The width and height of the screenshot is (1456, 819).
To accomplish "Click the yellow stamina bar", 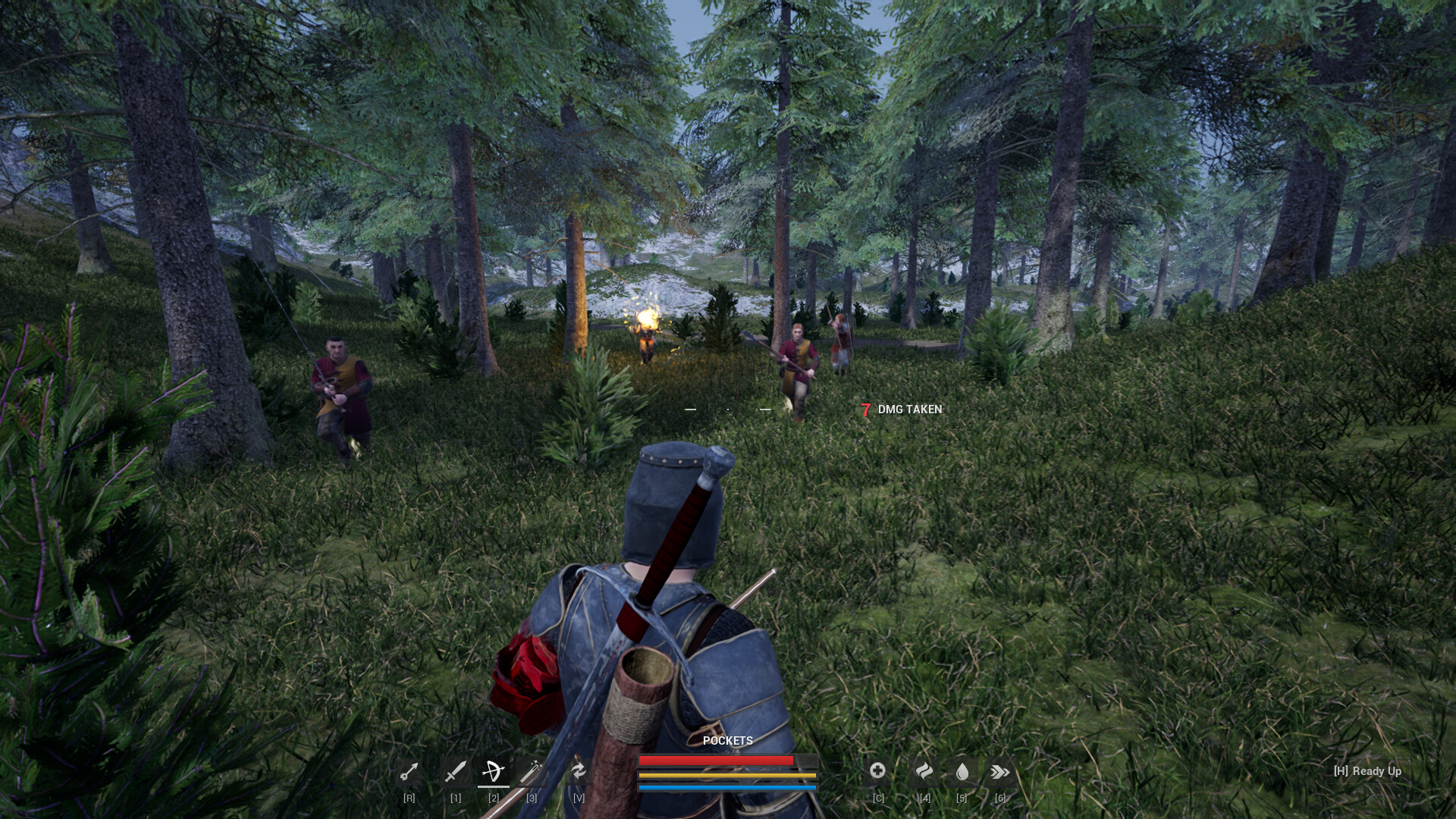I will [728, 776].
